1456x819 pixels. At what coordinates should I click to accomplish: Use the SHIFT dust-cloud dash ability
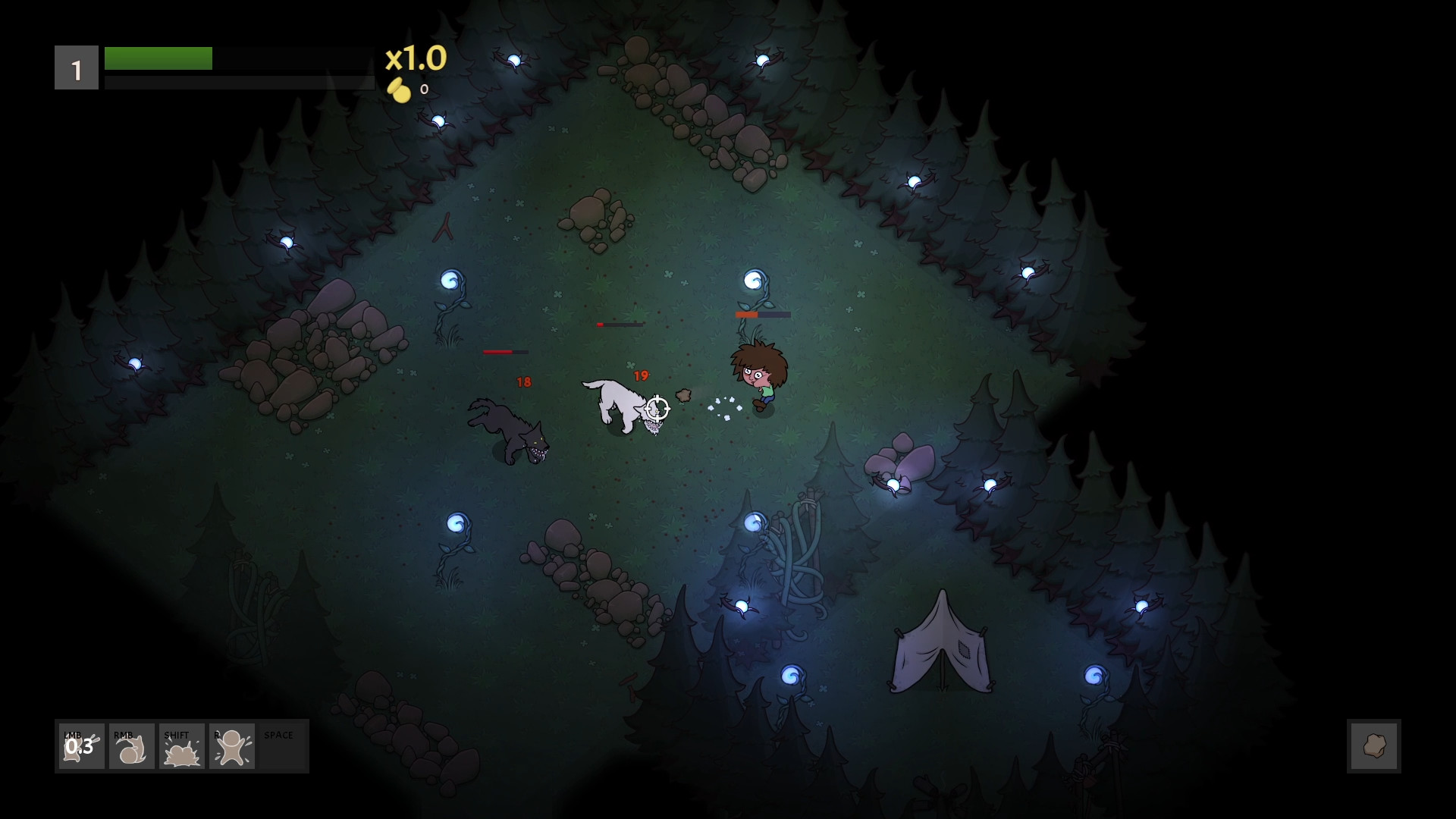click(x=181, y=747)
